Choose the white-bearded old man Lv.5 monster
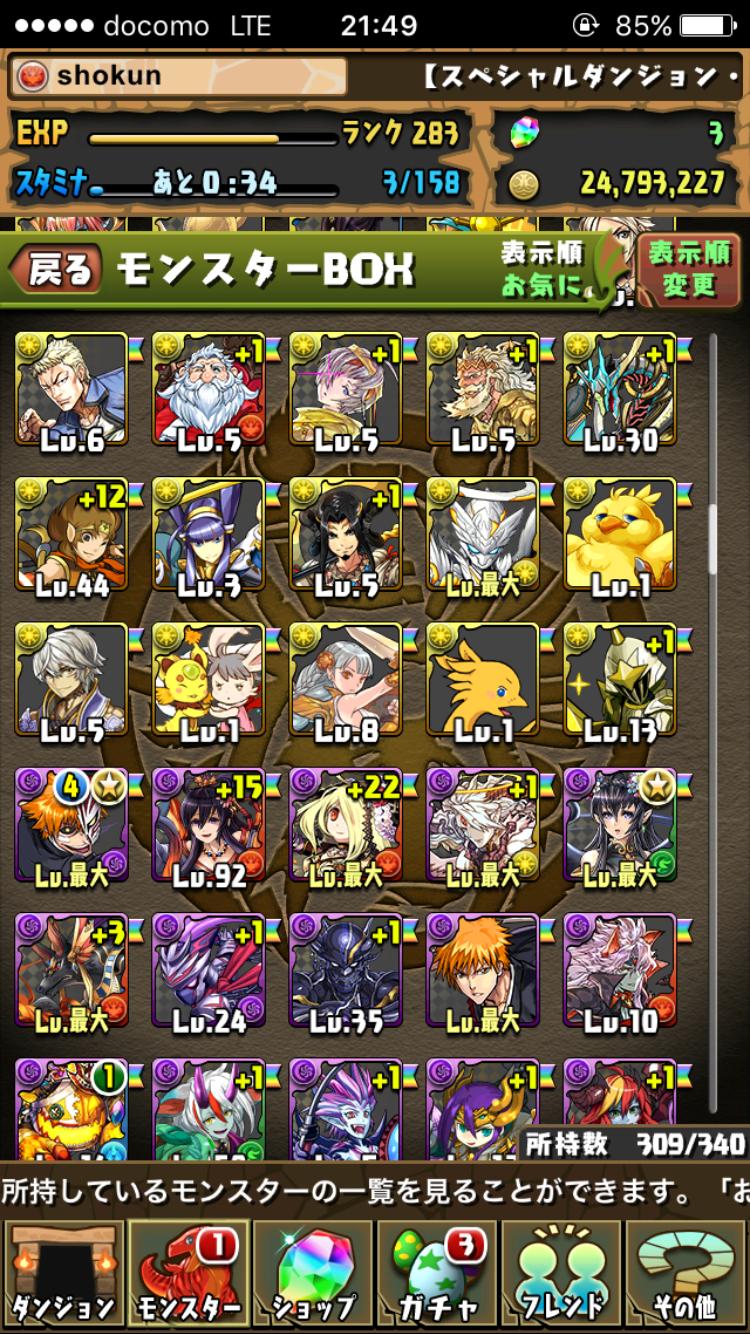 click(x=209, y=390)
